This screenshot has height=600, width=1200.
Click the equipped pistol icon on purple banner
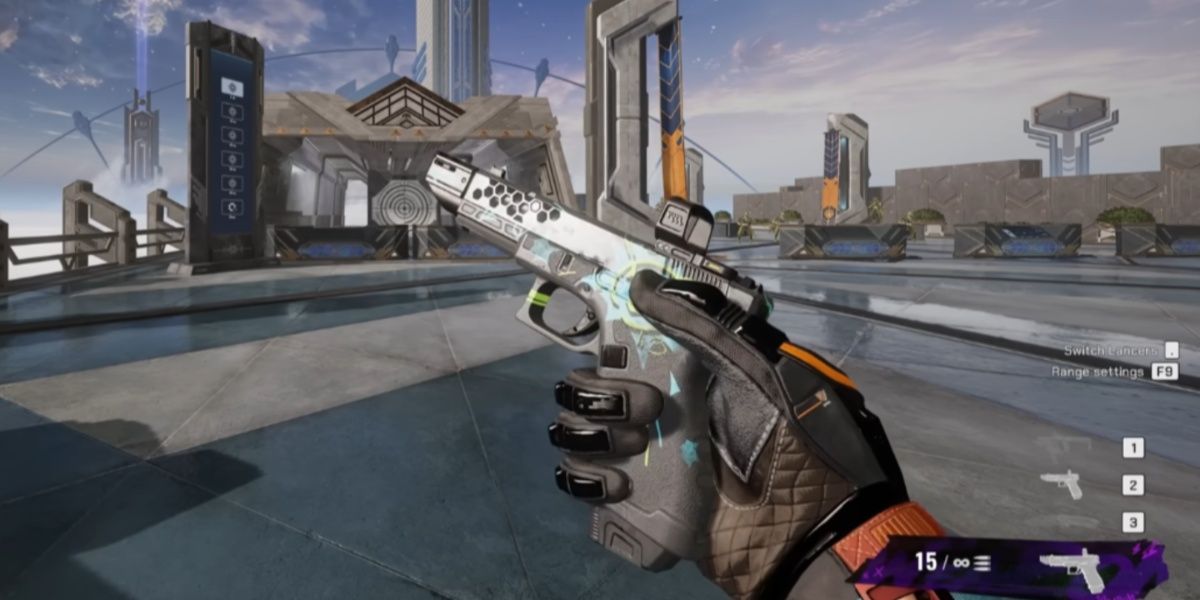(1075, 568)
